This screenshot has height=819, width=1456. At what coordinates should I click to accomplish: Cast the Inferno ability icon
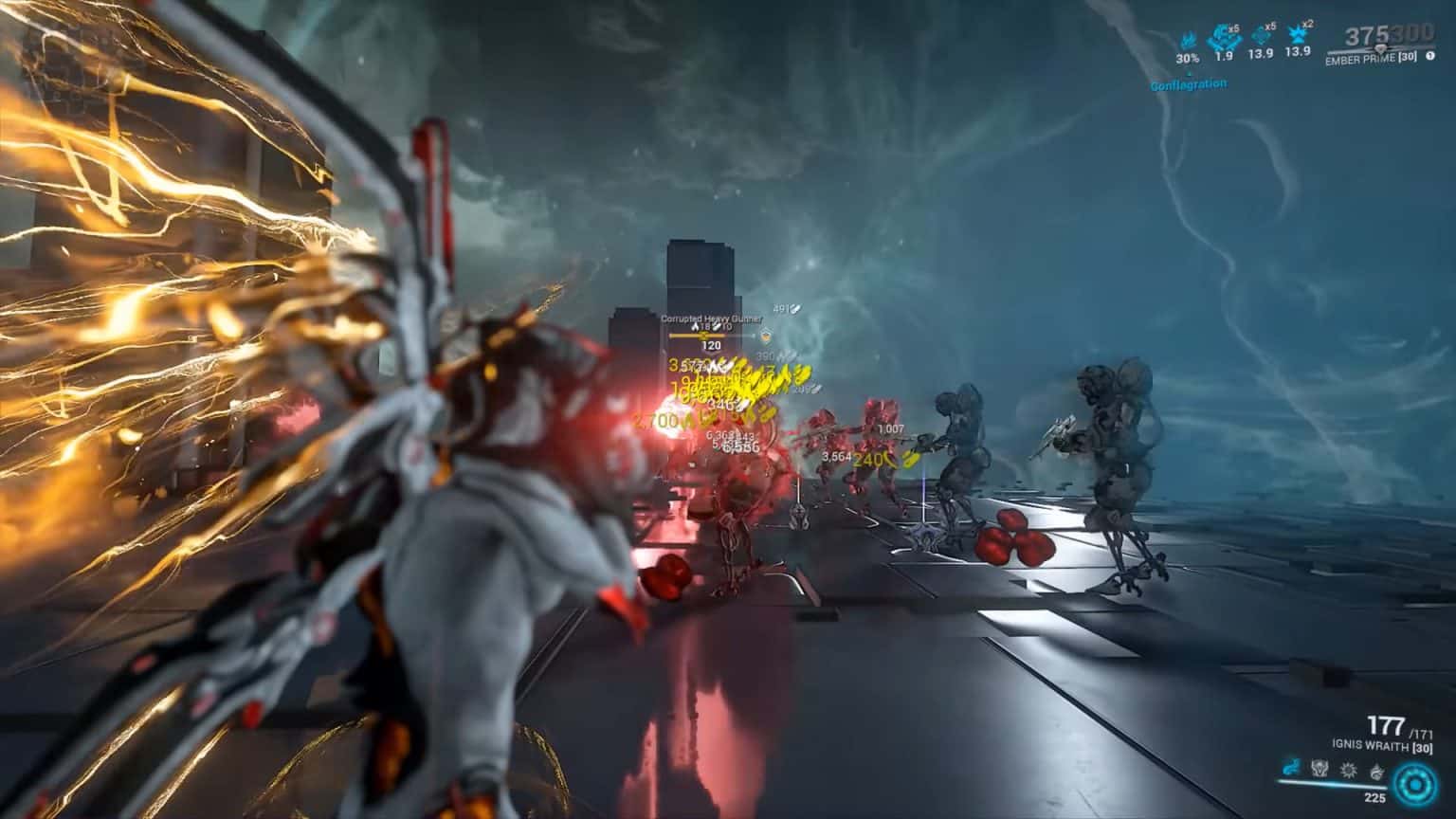pos(1375,771)
